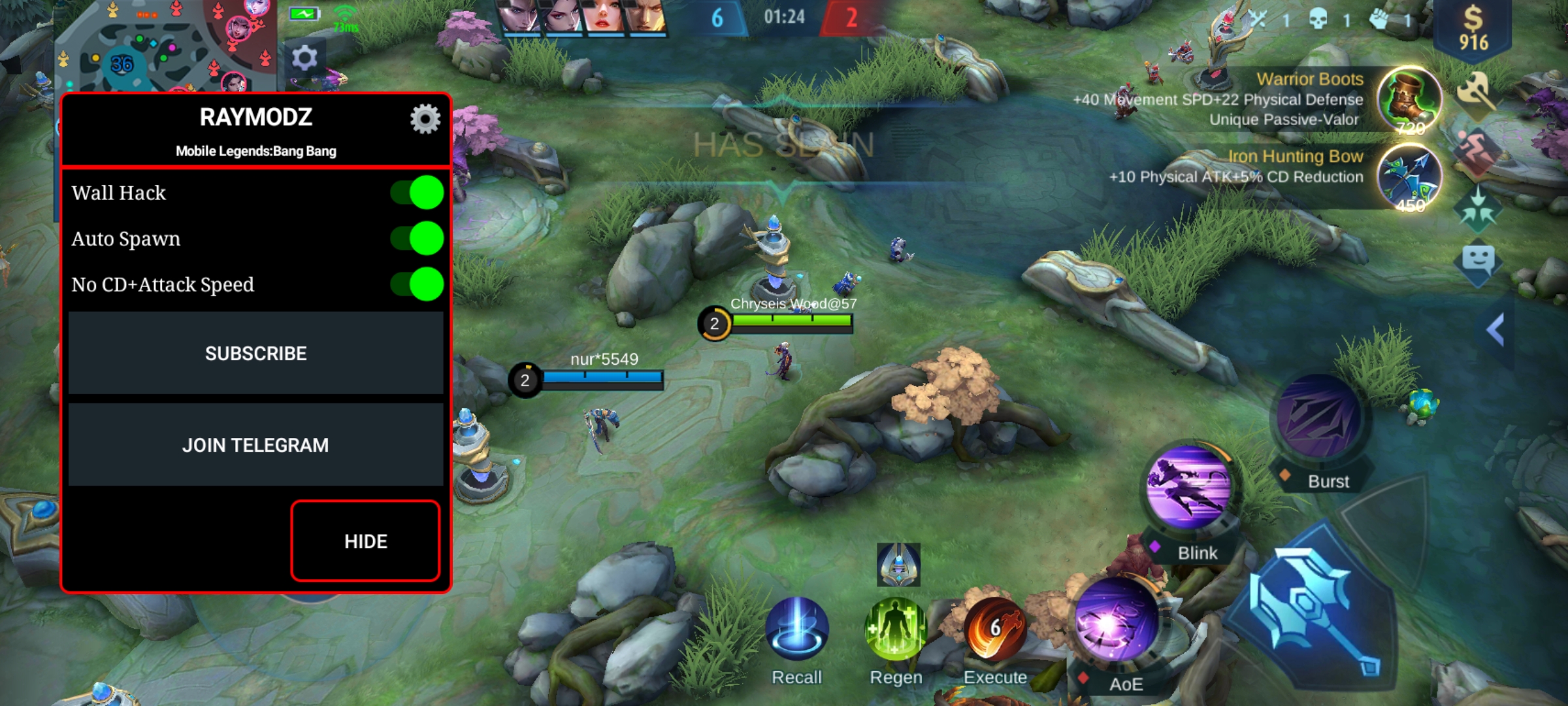Click the SUBSCRIBE button
Viewport: 1568px width, 706px height.
255,353
